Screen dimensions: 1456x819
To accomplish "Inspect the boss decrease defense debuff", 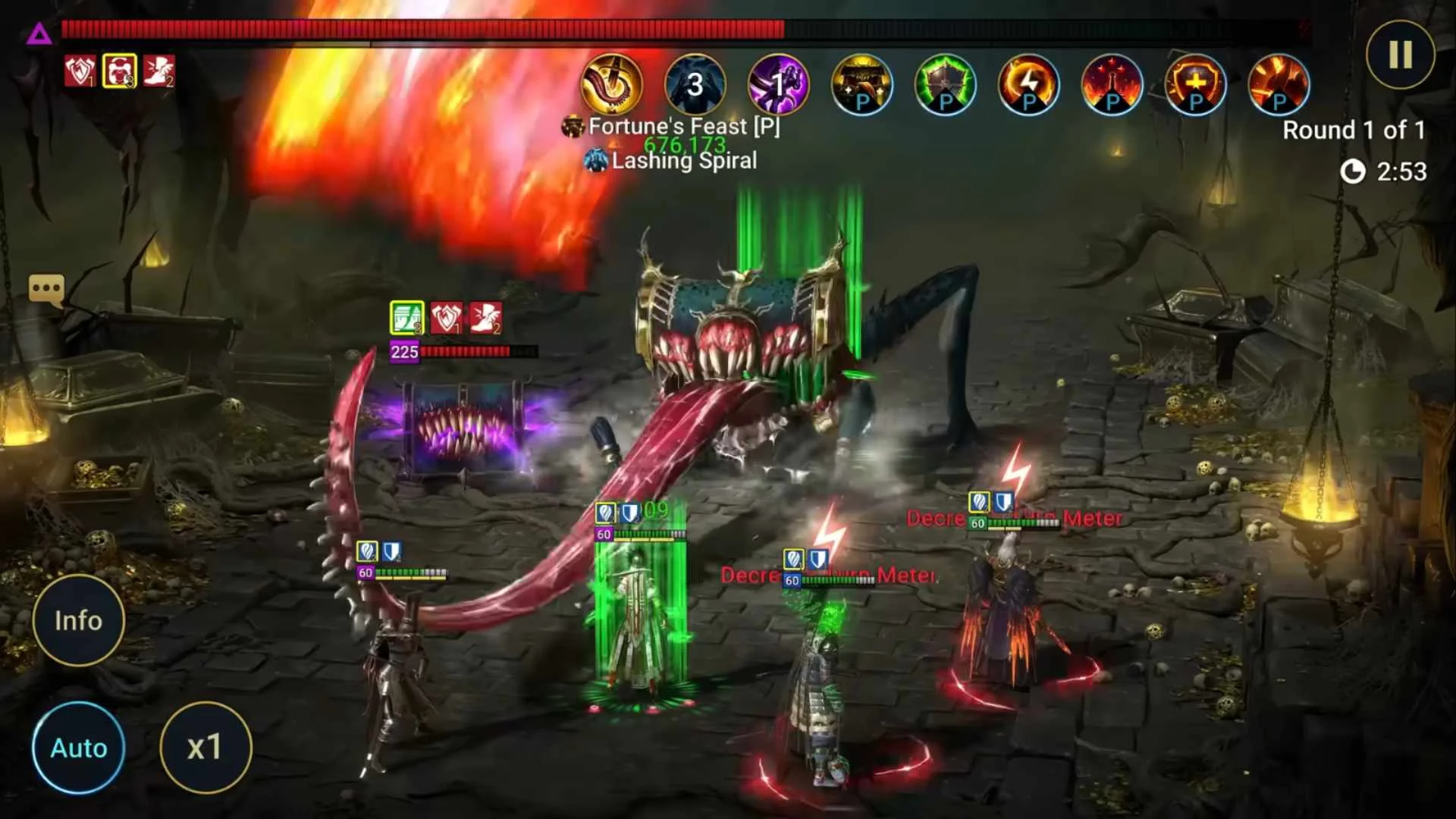I will [x=80, y=71].
